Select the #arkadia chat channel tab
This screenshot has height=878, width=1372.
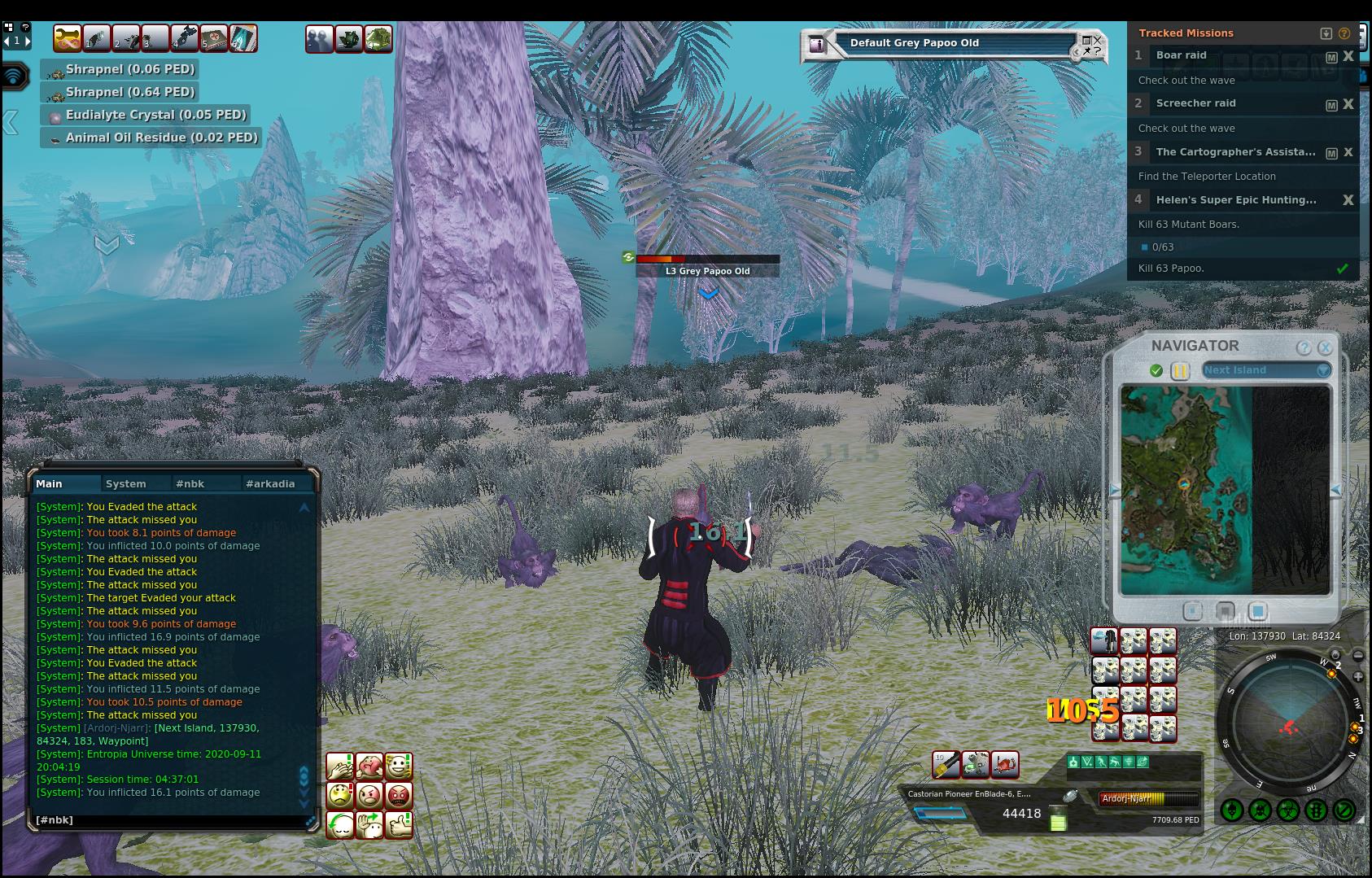[270, 483]
